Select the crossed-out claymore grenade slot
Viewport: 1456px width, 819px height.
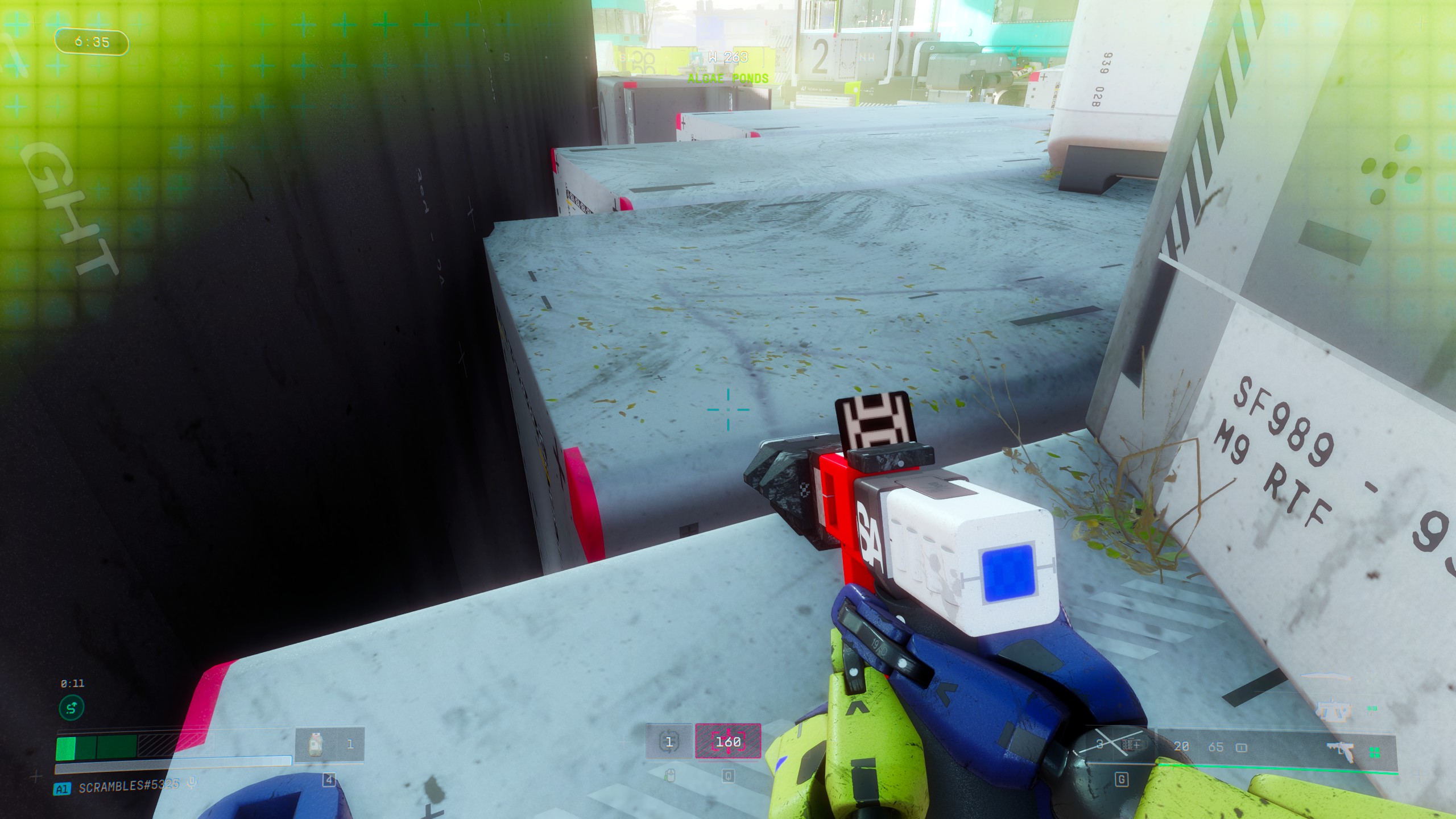pos(1115,746)
